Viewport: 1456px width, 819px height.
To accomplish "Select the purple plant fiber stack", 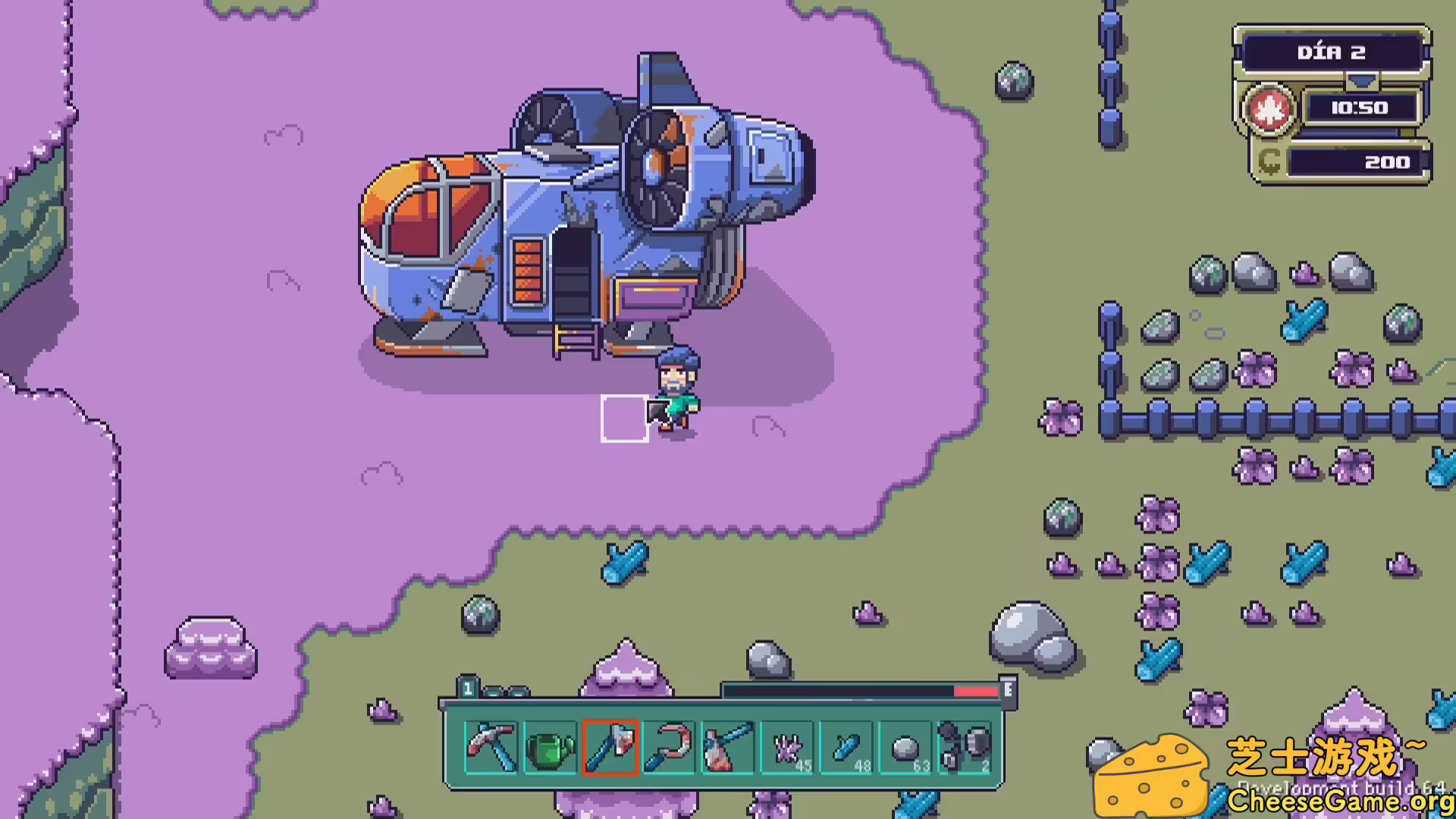I will click(787, 747).
